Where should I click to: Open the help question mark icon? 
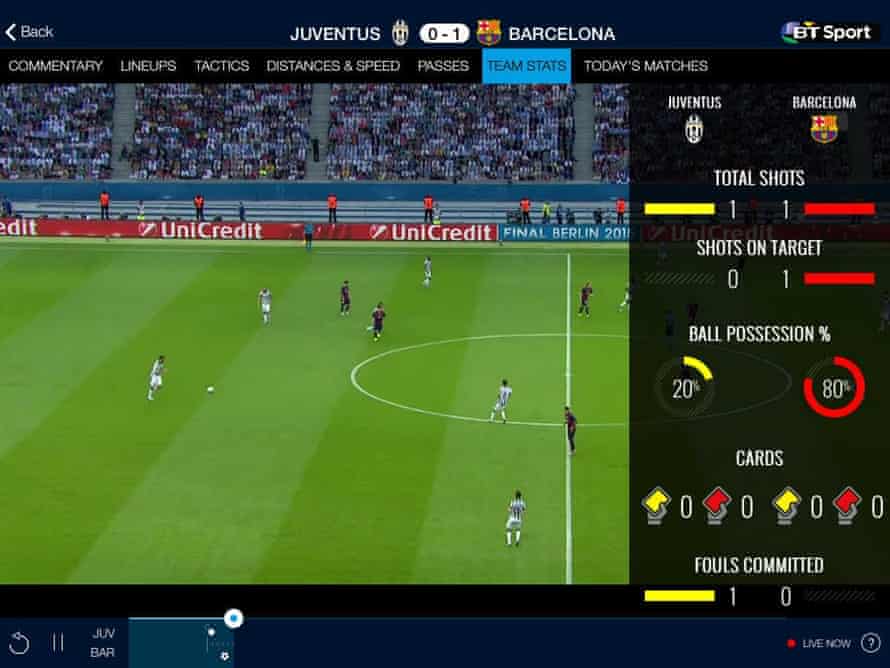tap(870, 643)
